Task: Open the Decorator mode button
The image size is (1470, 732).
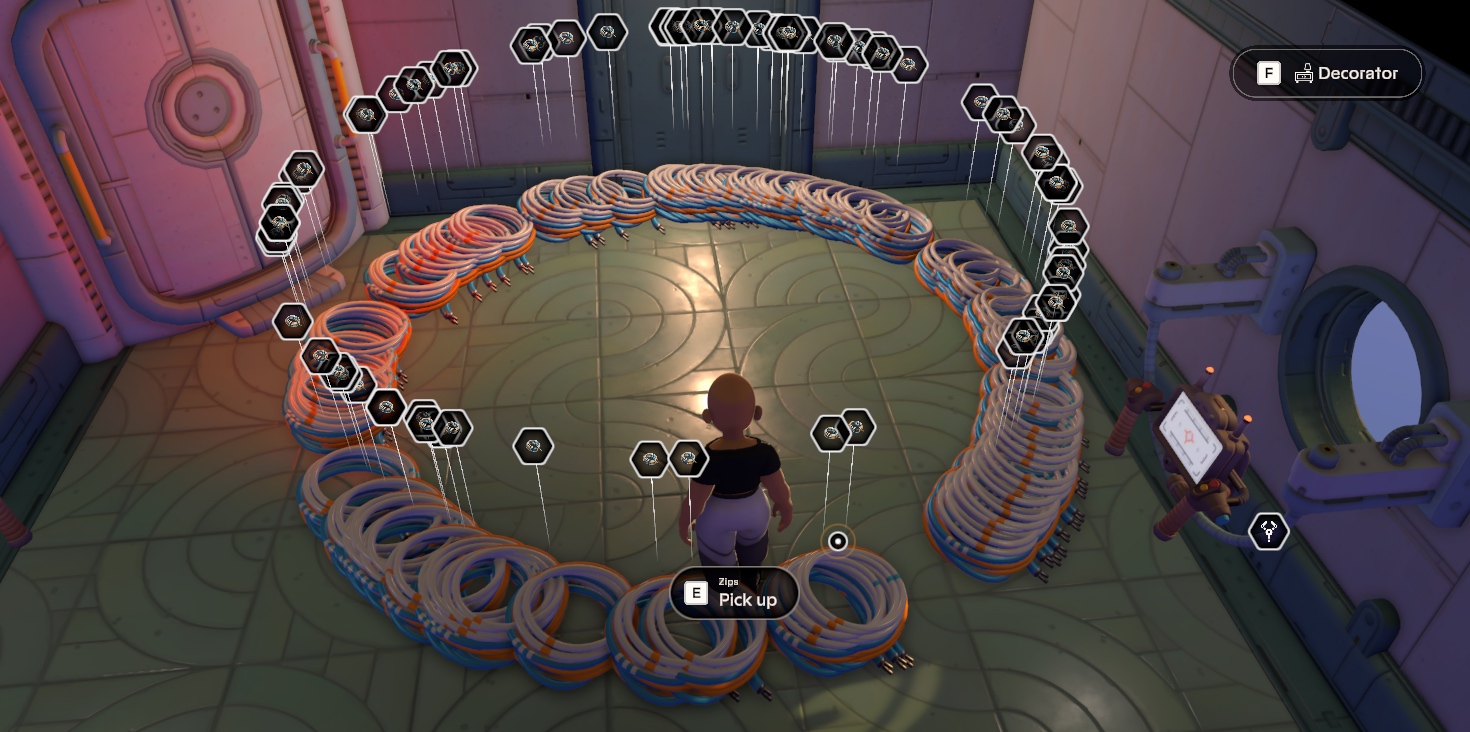Action: tap(1326, 73)
